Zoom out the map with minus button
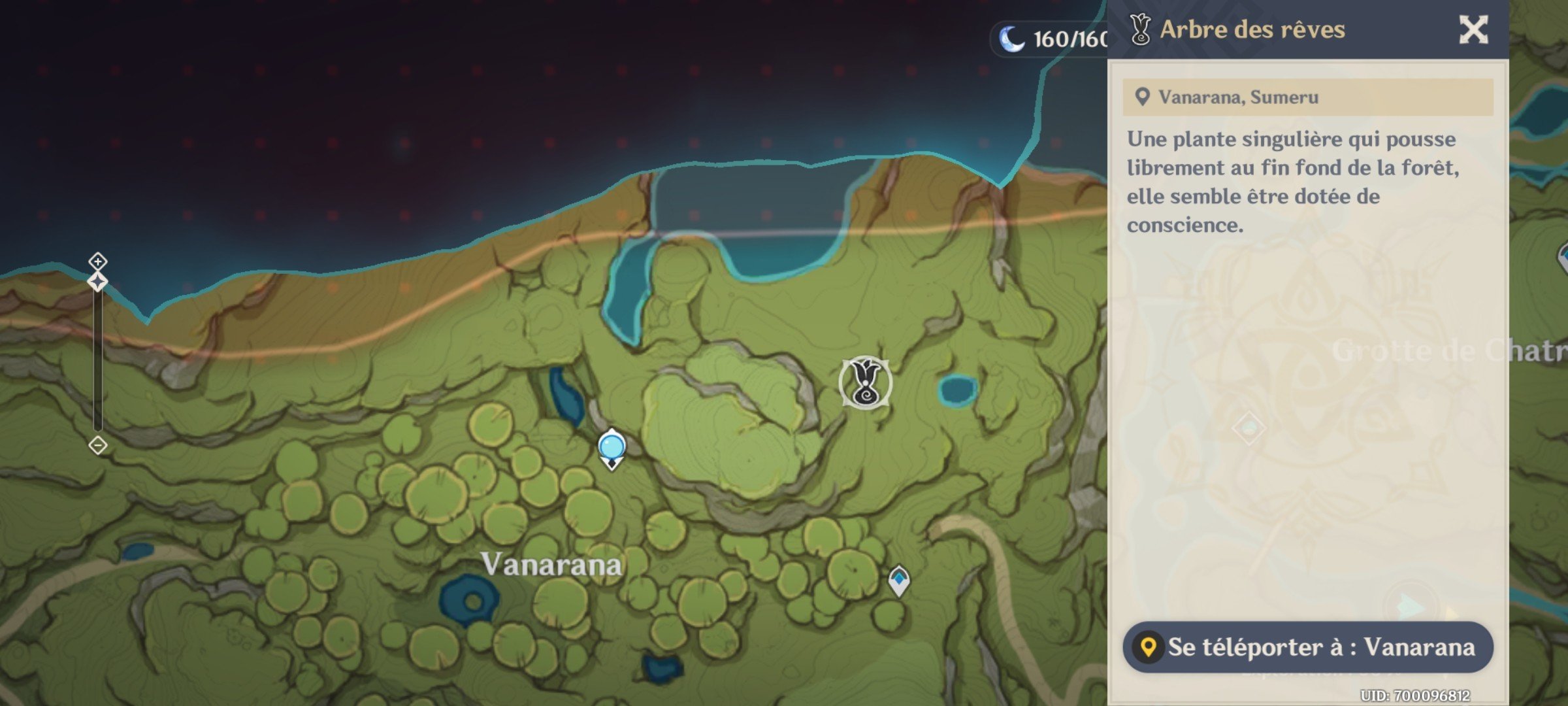 98,446
